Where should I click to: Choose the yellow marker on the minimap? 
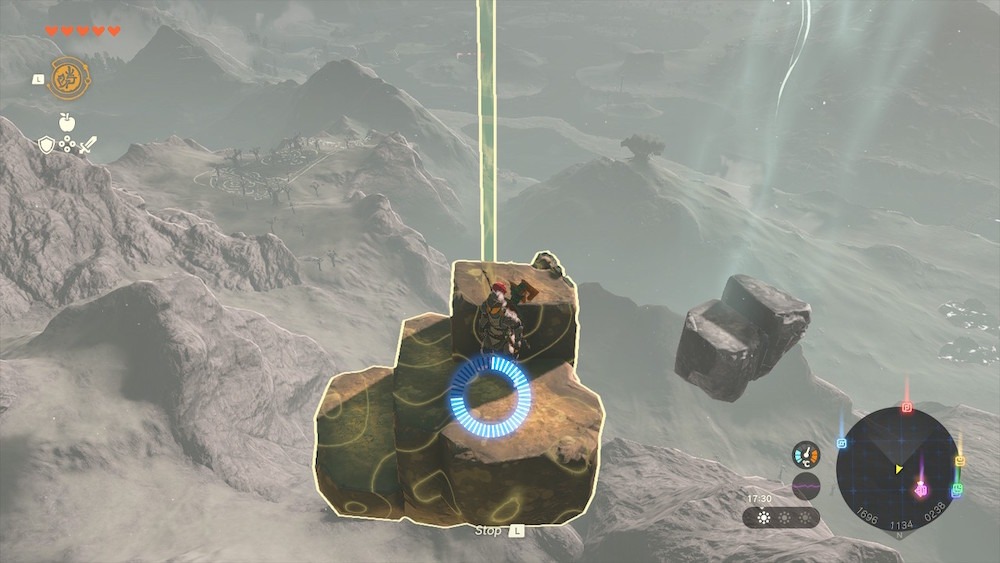(x=960, y=461)
